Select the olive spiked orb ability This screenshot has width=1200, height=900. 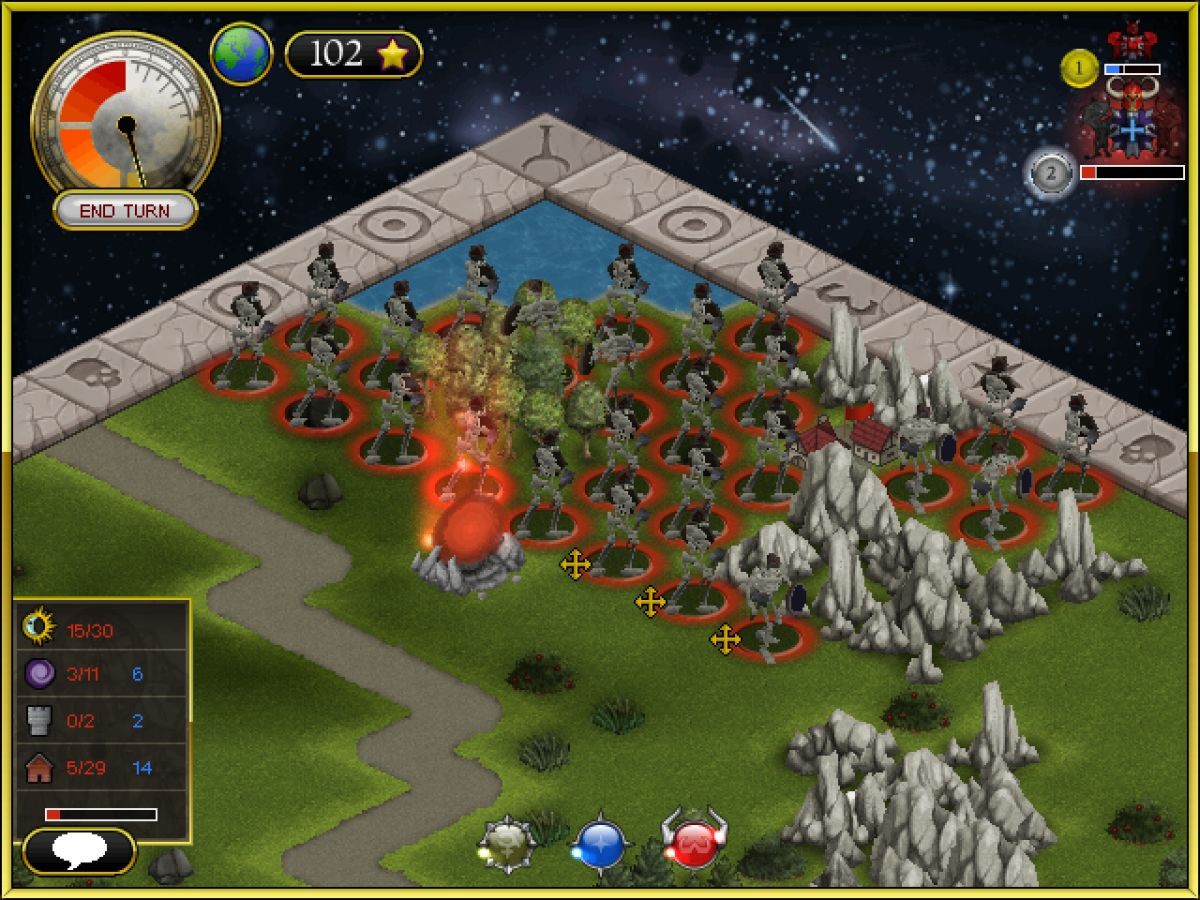[x=509, y=845]
